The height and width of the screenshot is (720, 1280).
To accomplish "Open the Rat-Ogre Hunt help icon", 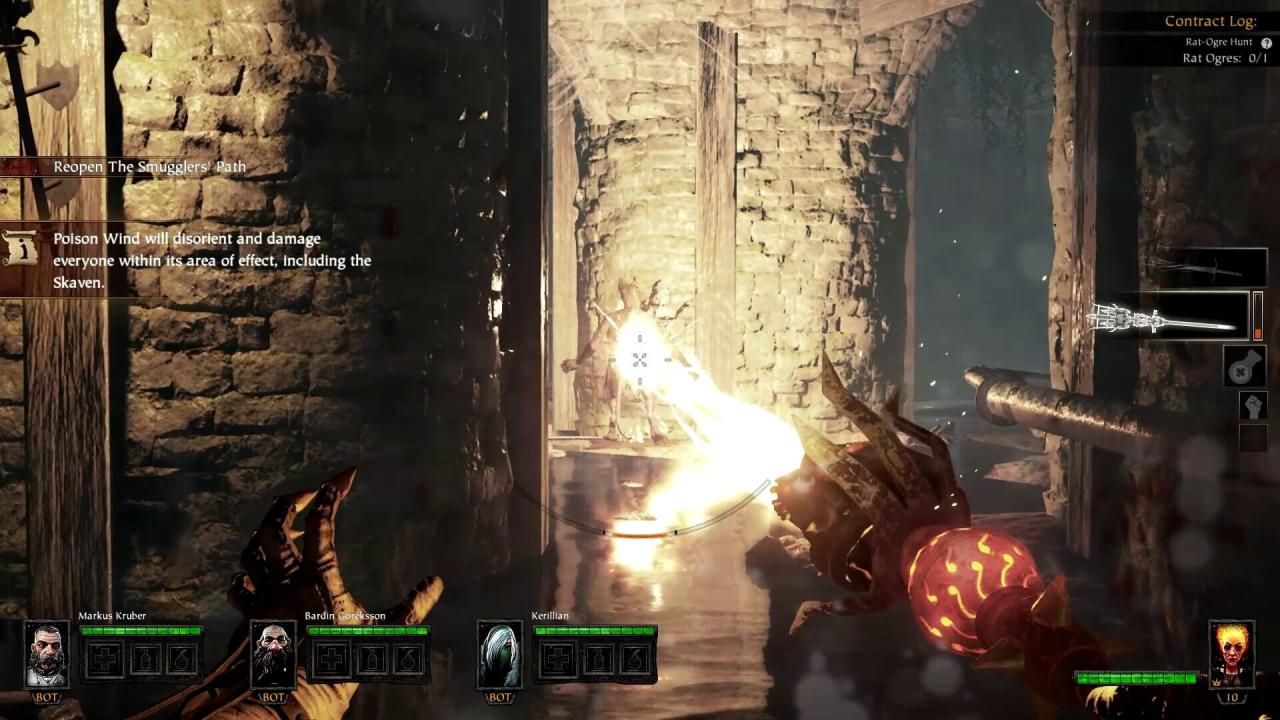I will coord(1266,43).
